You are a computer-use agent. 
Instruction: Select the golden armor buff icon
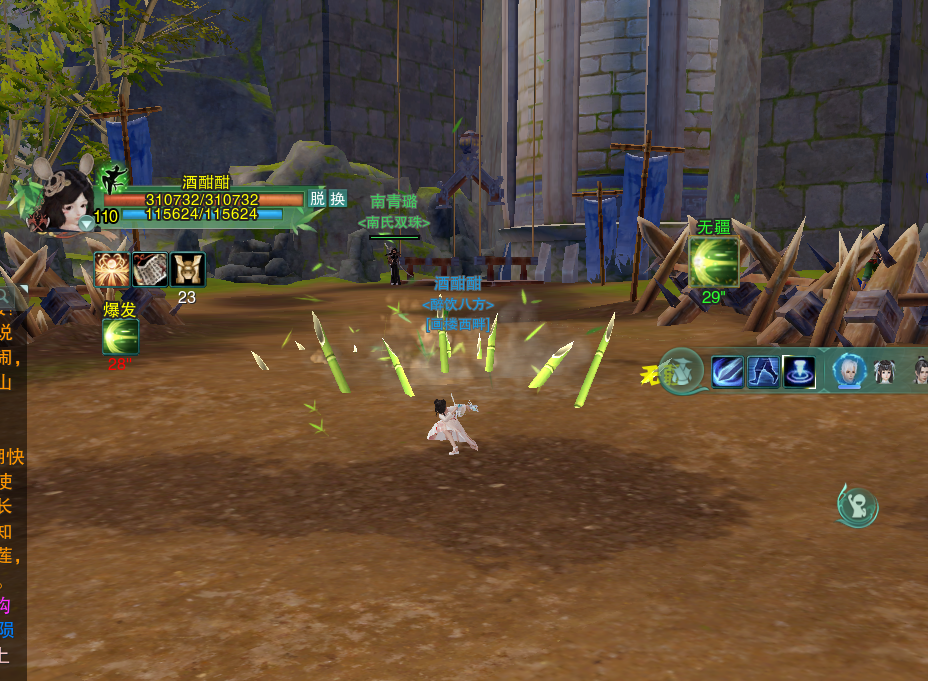[x=186, y=269]
